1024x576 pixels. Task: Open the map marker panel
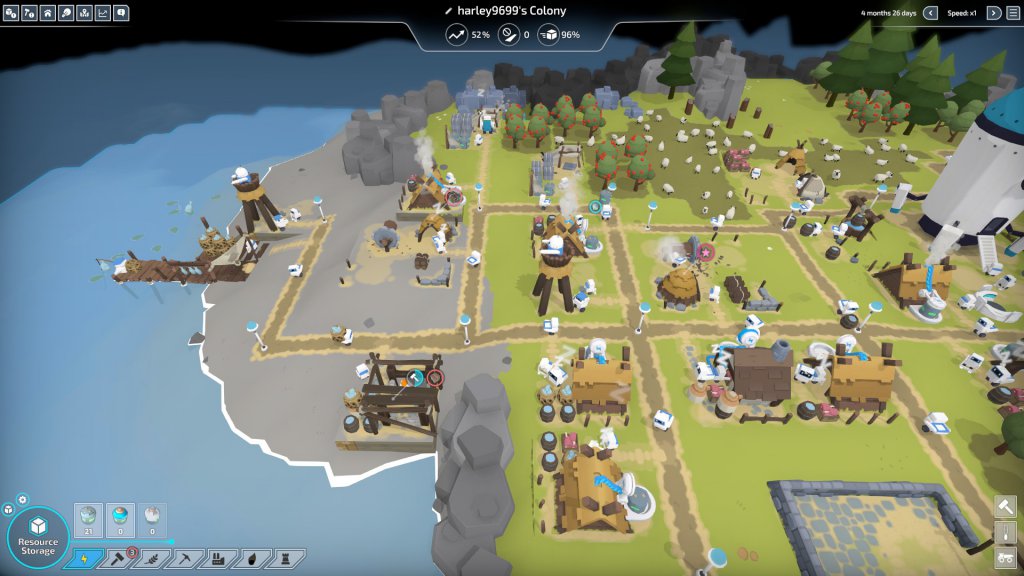coord(84,13)
